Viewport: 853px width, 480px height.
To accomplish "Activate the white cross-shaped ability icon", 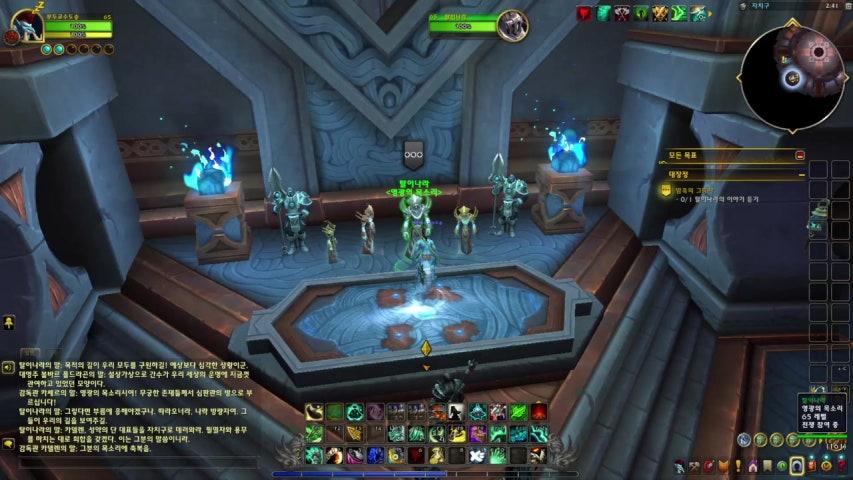I will [x=476, y=455].
